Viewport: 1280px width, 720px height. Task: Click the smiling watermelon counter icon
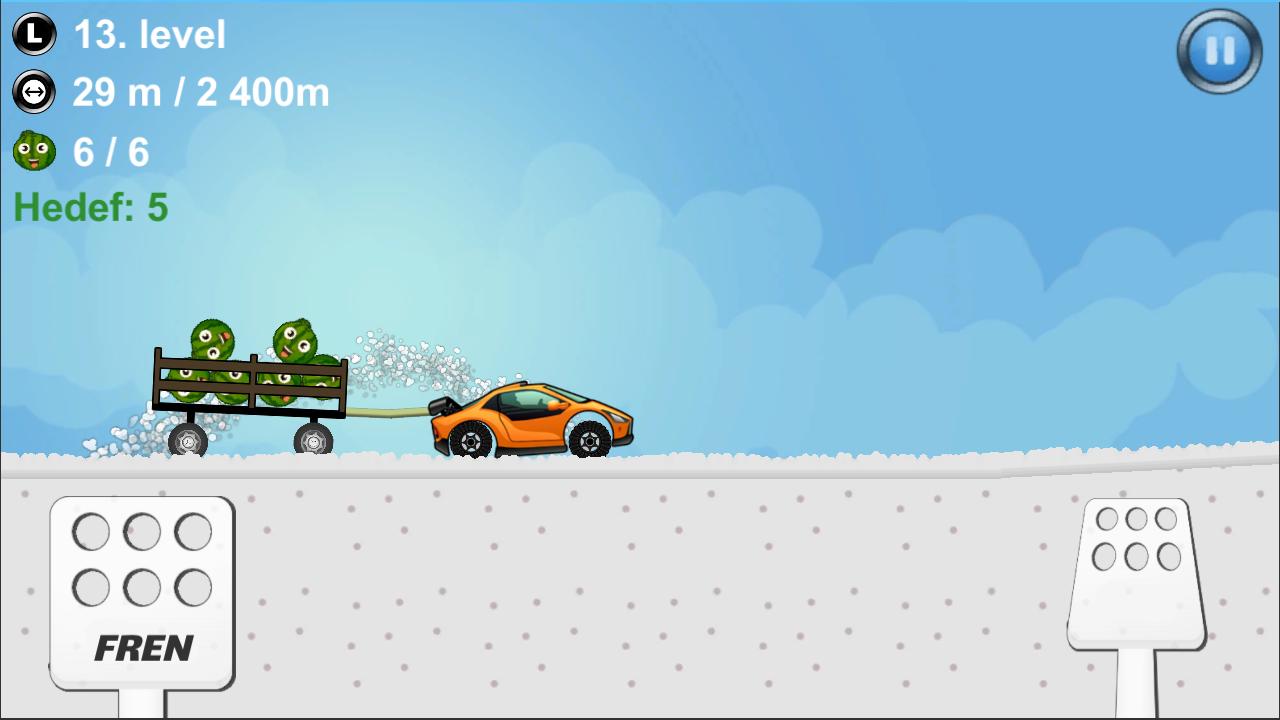click(33, 151)
